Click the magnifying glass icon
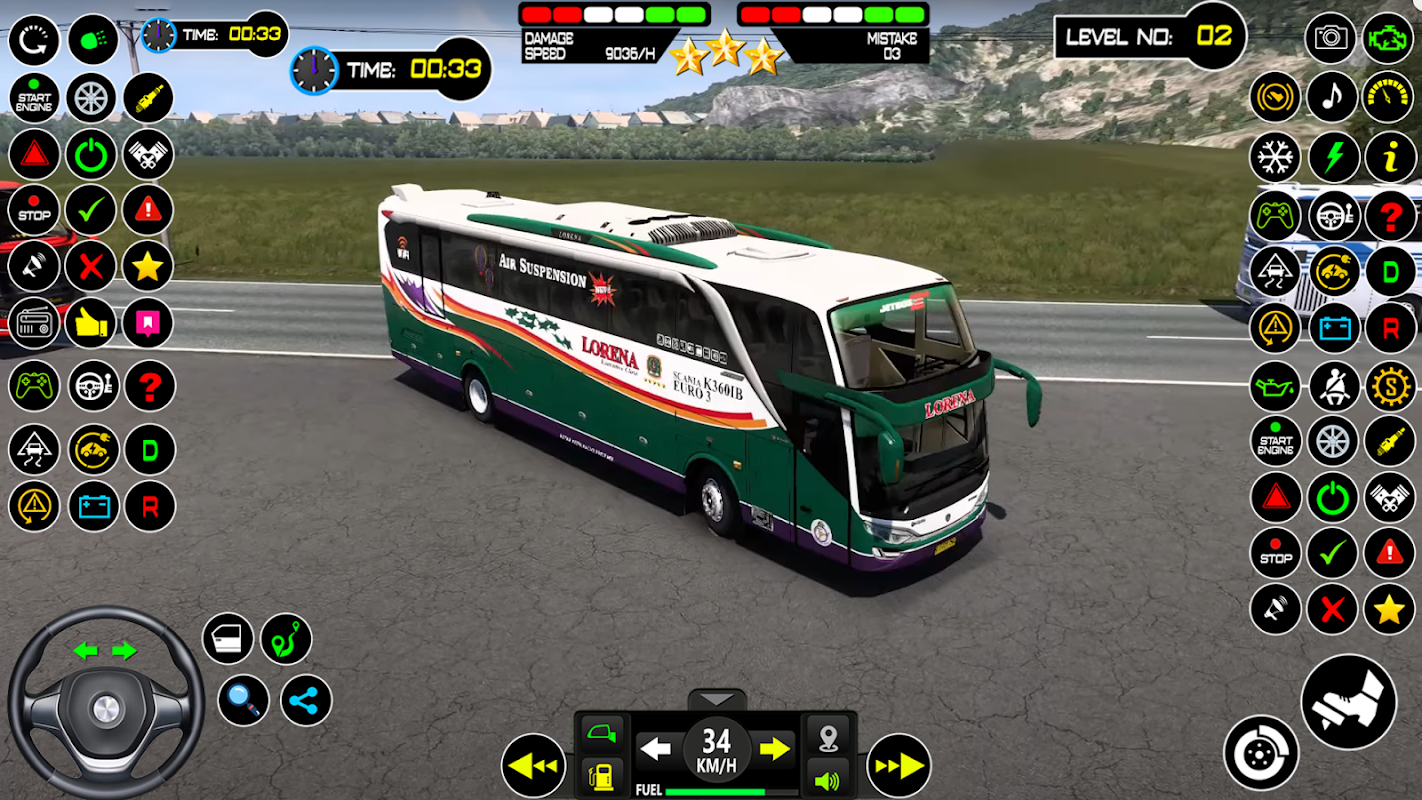Viewport: 1422px width, 800px height. pyautogui.click(x=243, y=700)
